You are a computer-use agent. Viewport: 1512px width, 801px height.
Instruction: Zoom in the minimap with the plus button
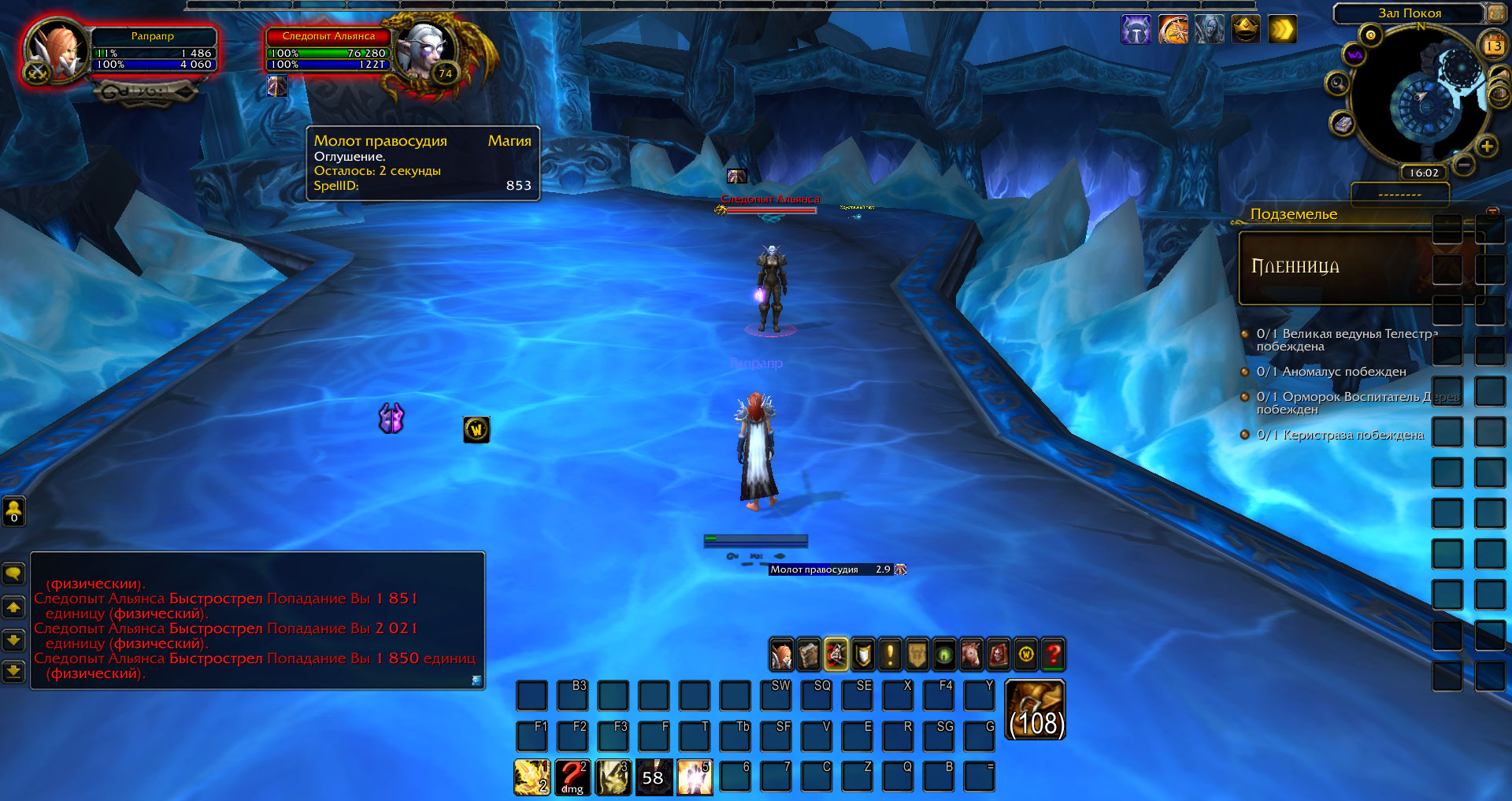[x=1486, y=146]
